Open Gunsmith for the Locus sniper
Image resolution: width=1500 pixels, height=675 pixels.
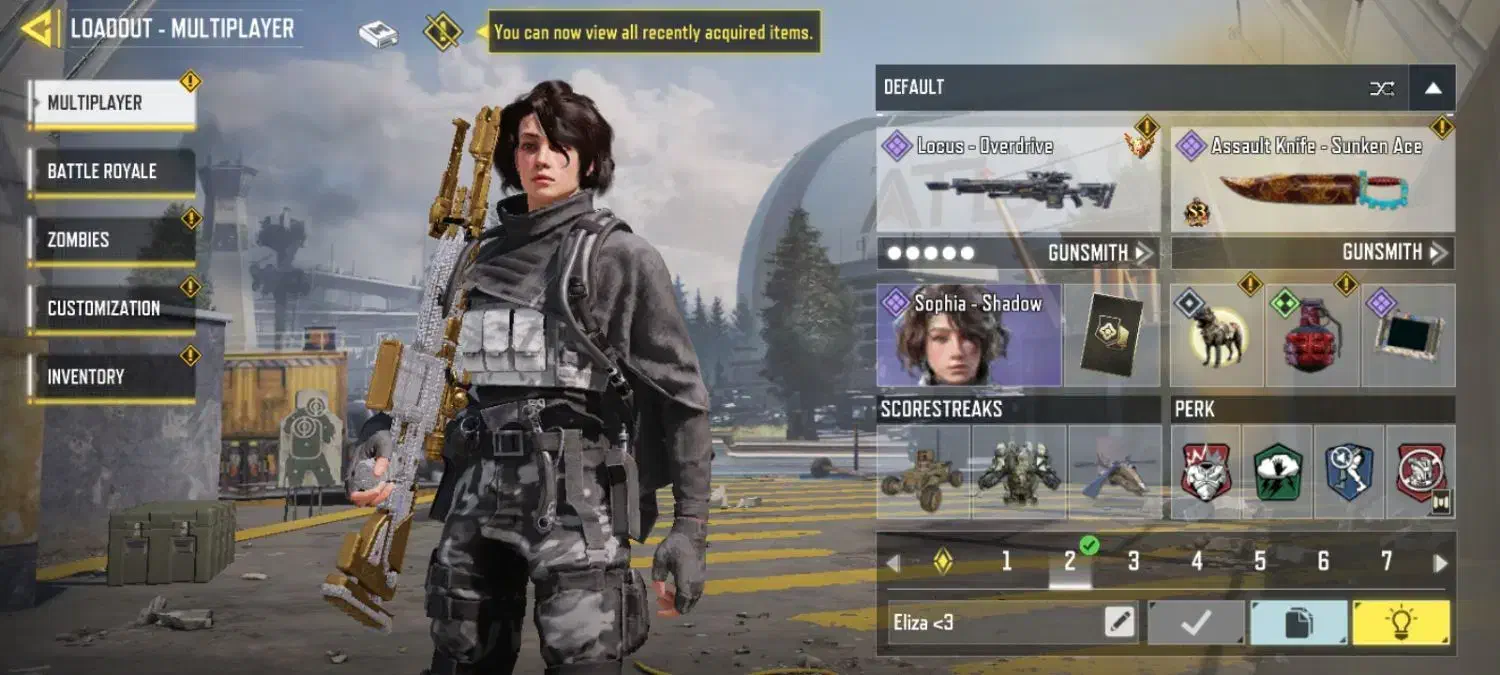point(1099,253)
